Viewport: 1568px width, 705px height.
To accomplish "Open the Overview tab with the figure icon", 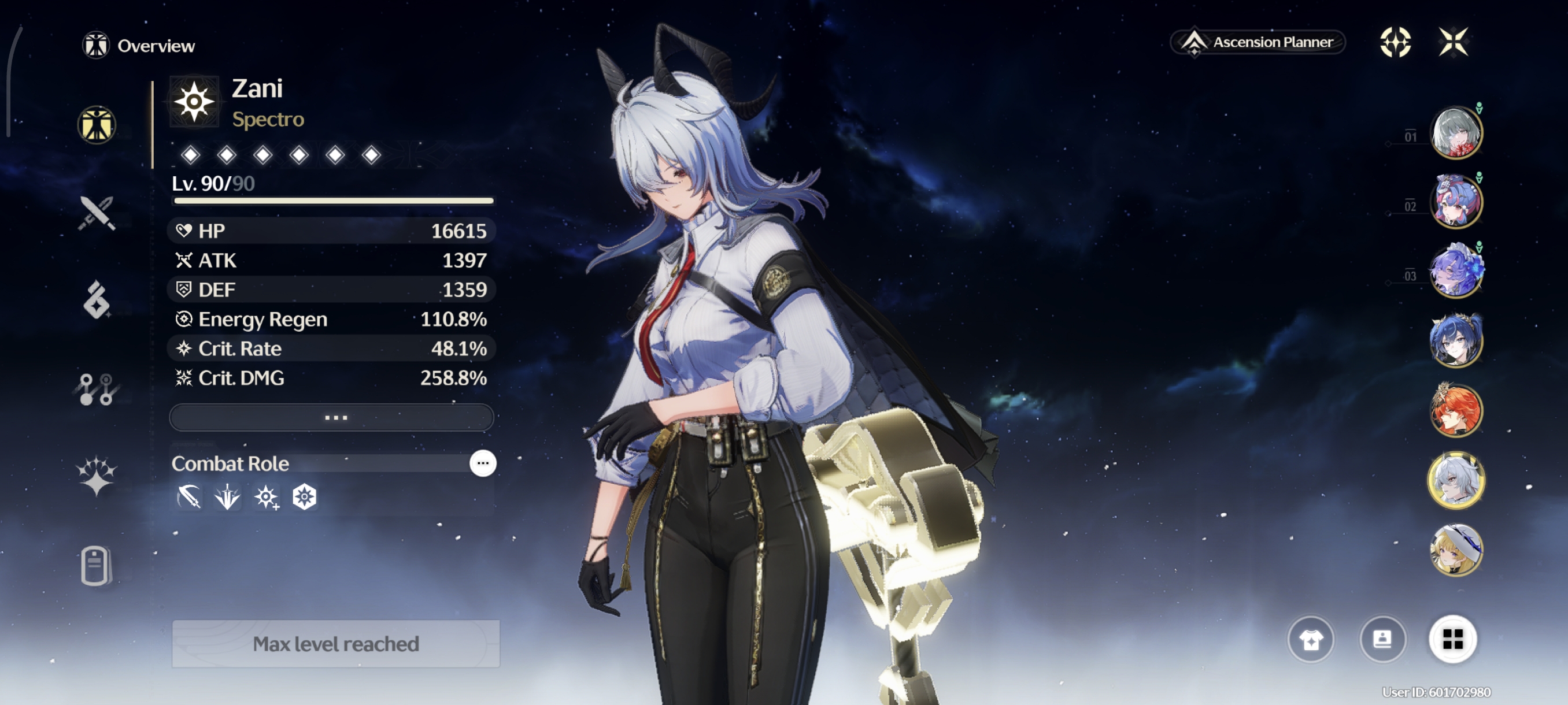I will pyautogui.click(x=97, y=125).
